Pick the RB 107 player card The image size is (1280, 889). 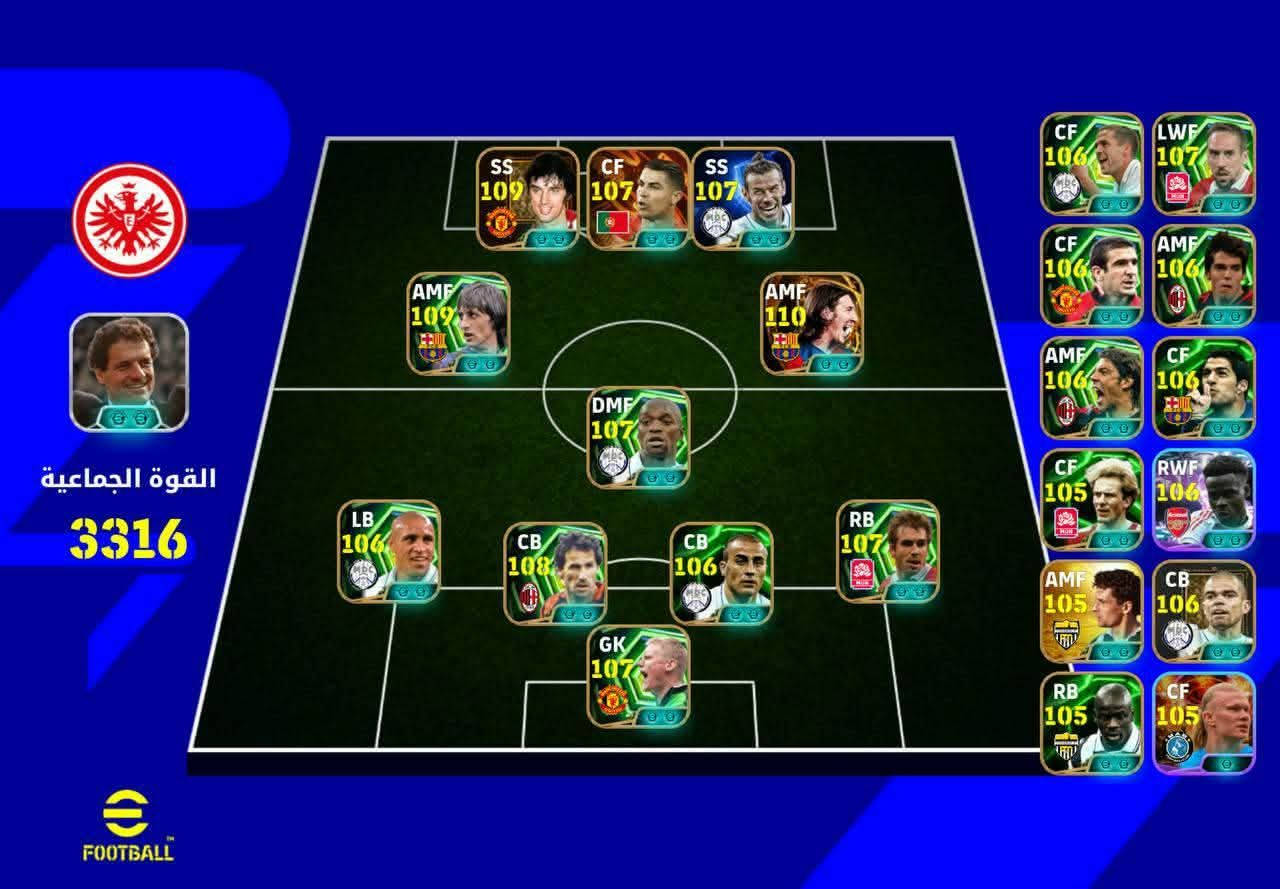(887, 551)
